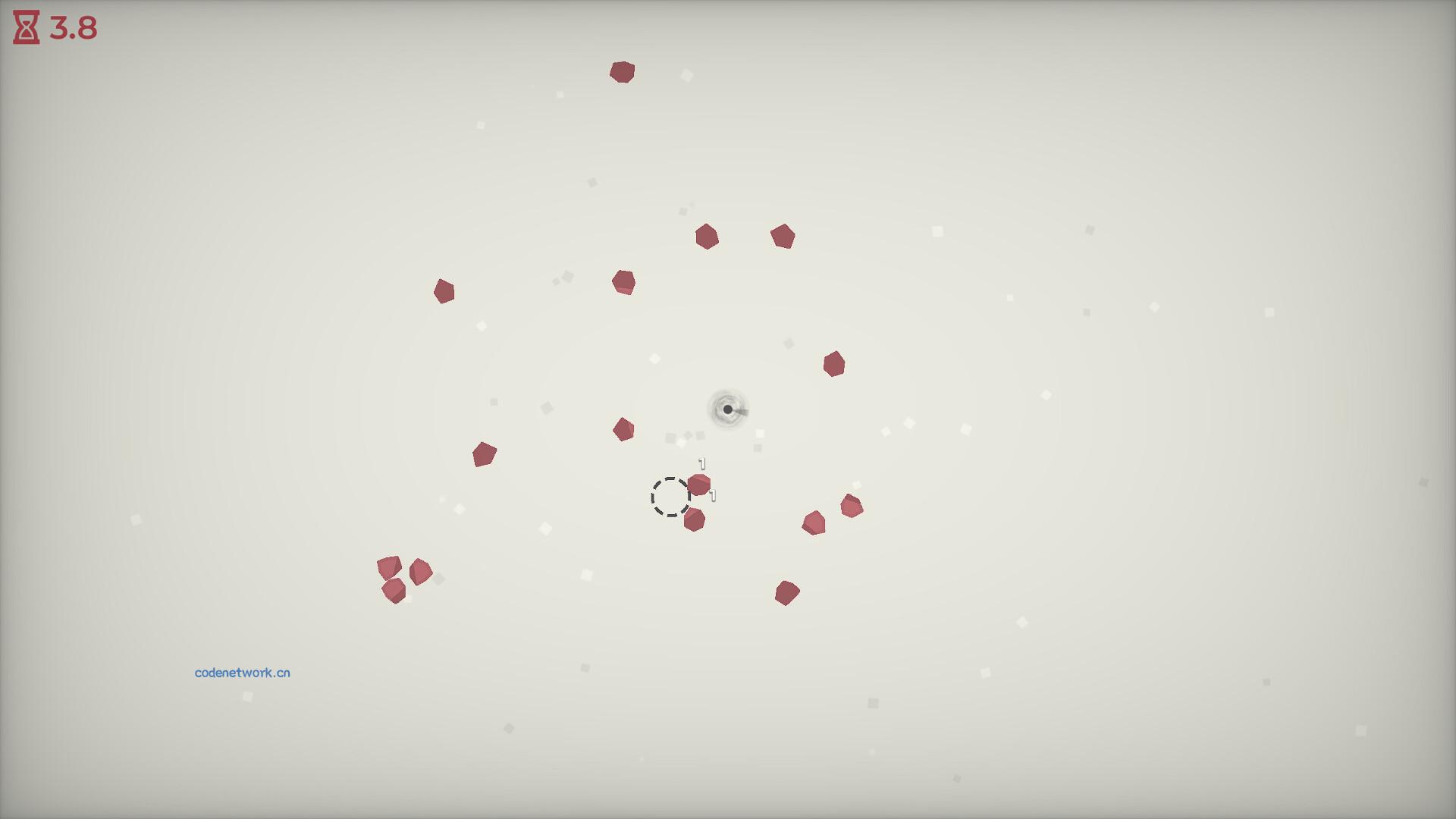Screen dimensions: 1456x819
Task: Select the lone red fragment on the far left
Action: tap(444, 291)
